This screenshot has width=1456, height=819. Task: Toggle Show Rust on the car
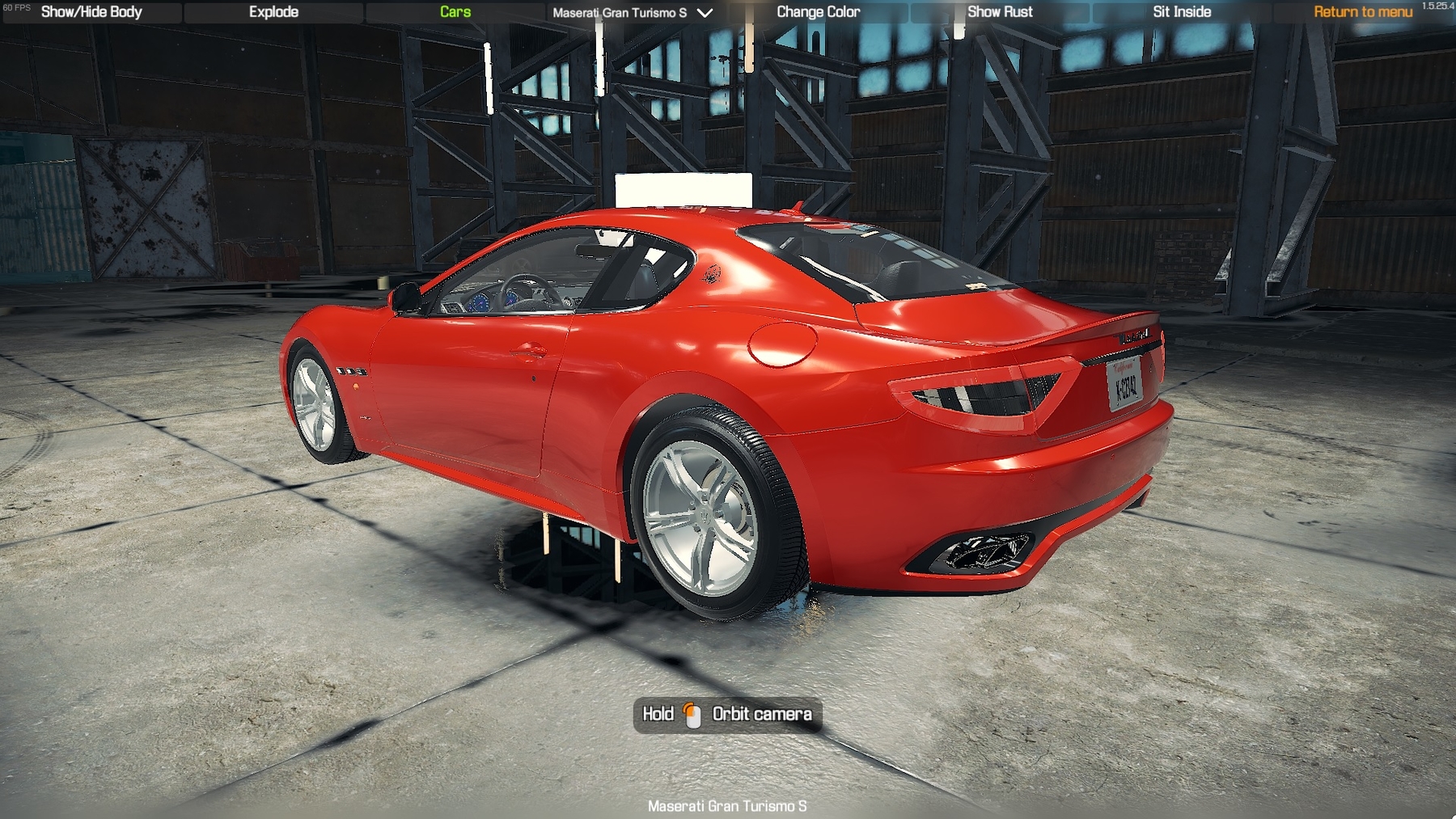click(1000, 12)
